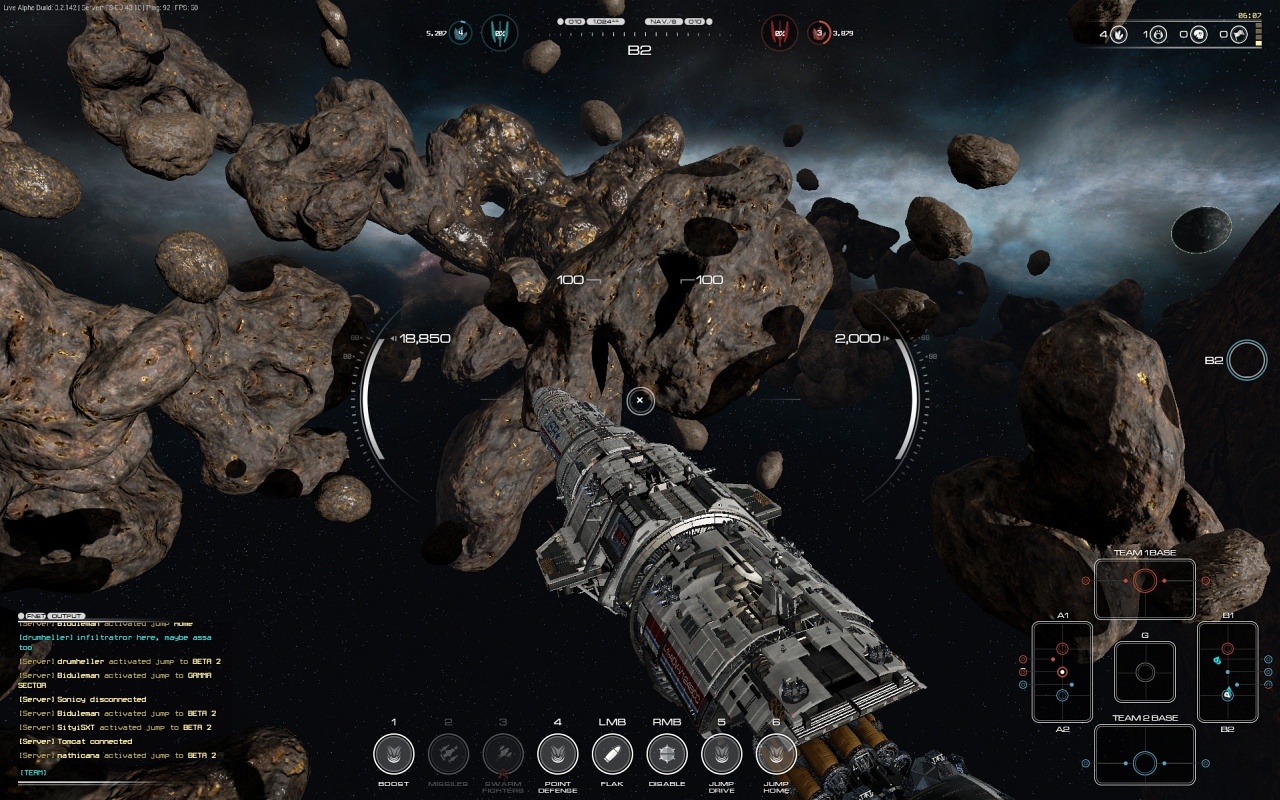The image size is (1280, 800).
Task: Open the A1/A2 sector panel
Action: point(1062,672)
